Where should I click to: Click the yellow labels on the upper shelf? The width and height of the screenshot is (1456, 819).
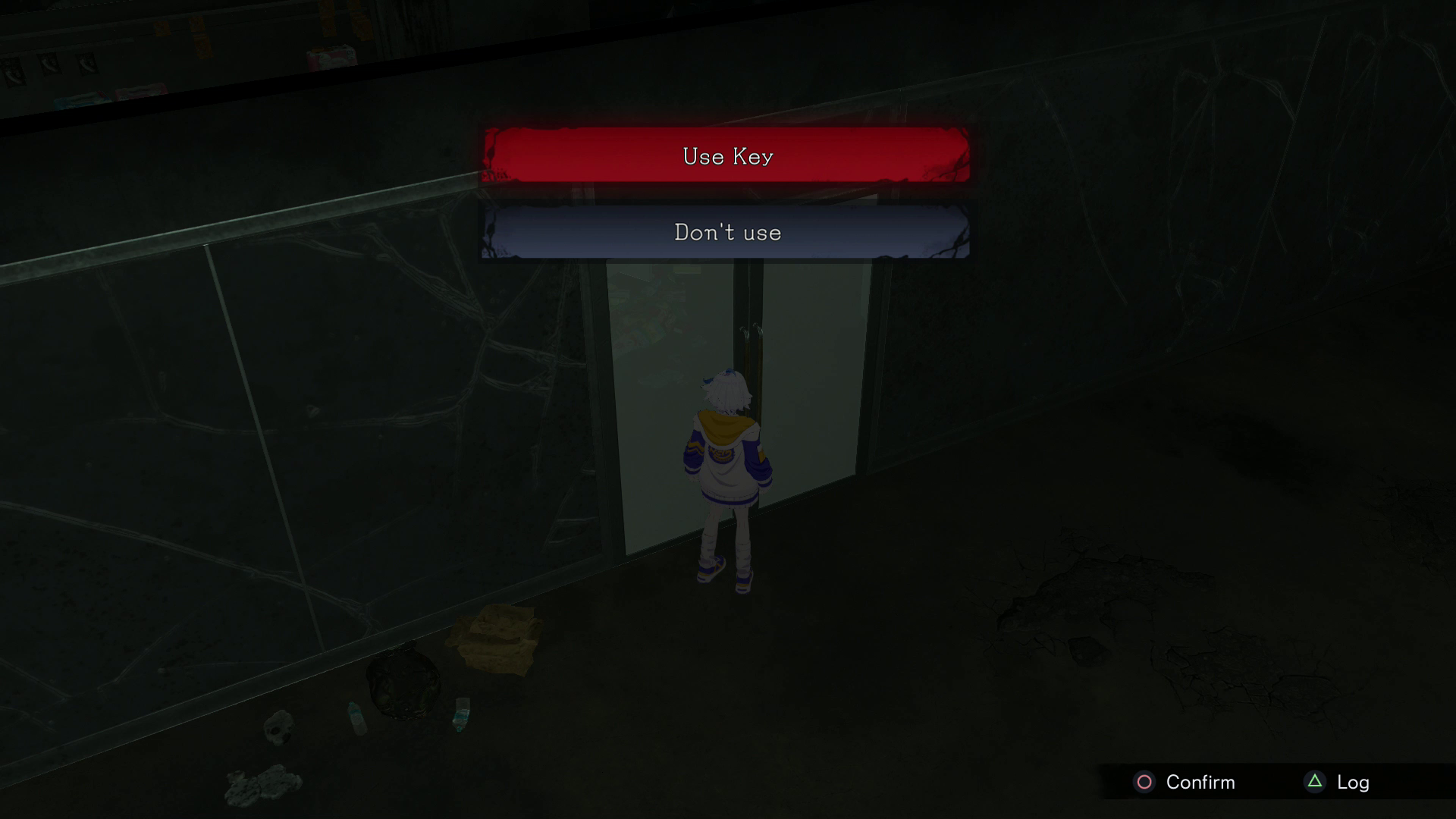(x=199, y=38)
